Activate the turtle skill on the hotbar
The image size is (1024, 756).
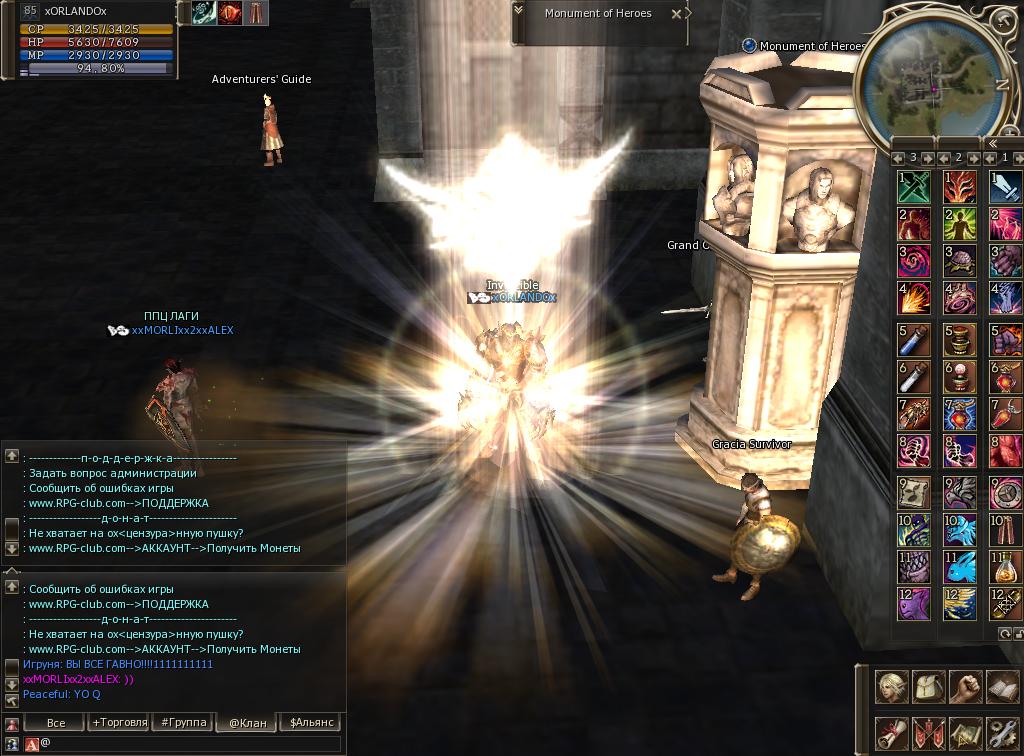(x=960, y=261)
